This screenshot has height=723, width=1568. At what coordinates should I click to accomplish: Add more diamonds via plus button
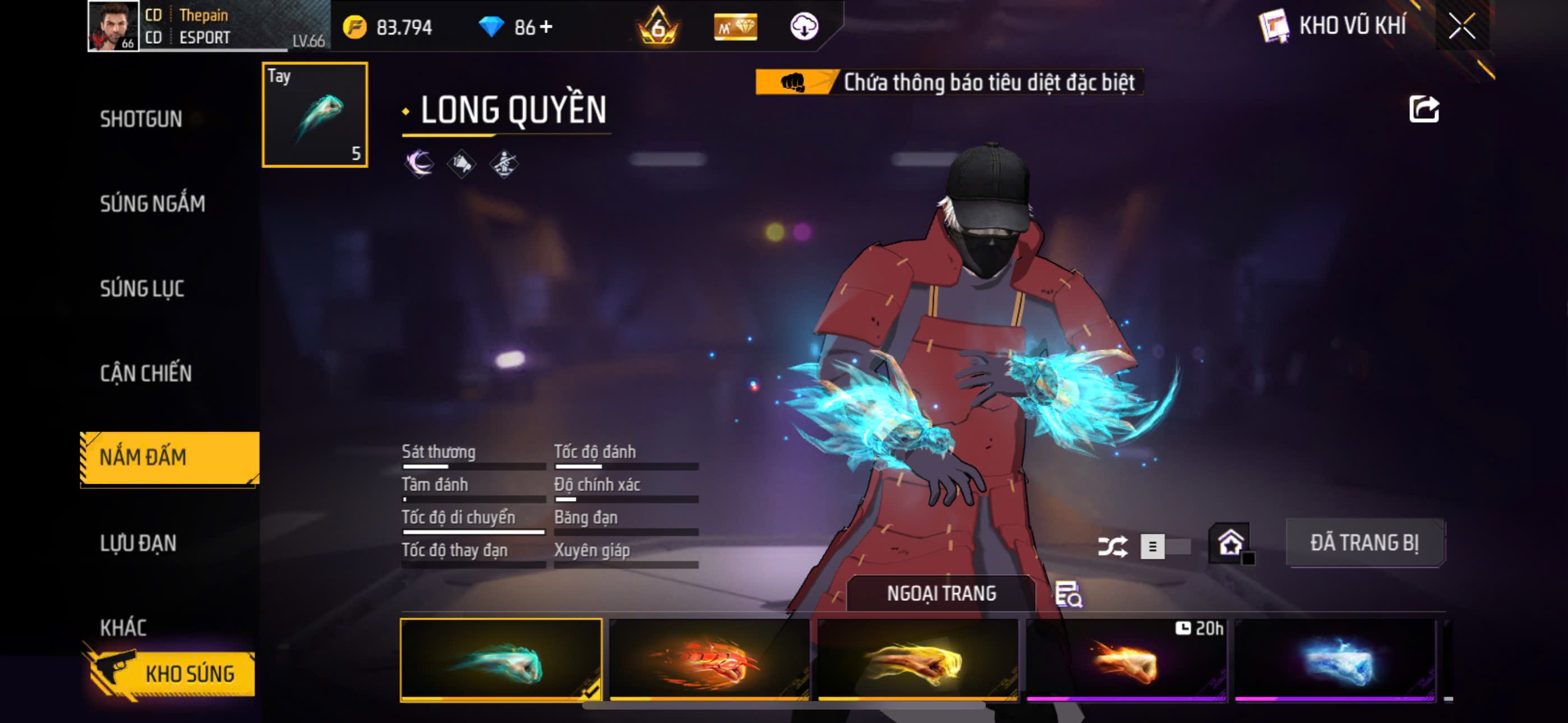click(546, 27)
